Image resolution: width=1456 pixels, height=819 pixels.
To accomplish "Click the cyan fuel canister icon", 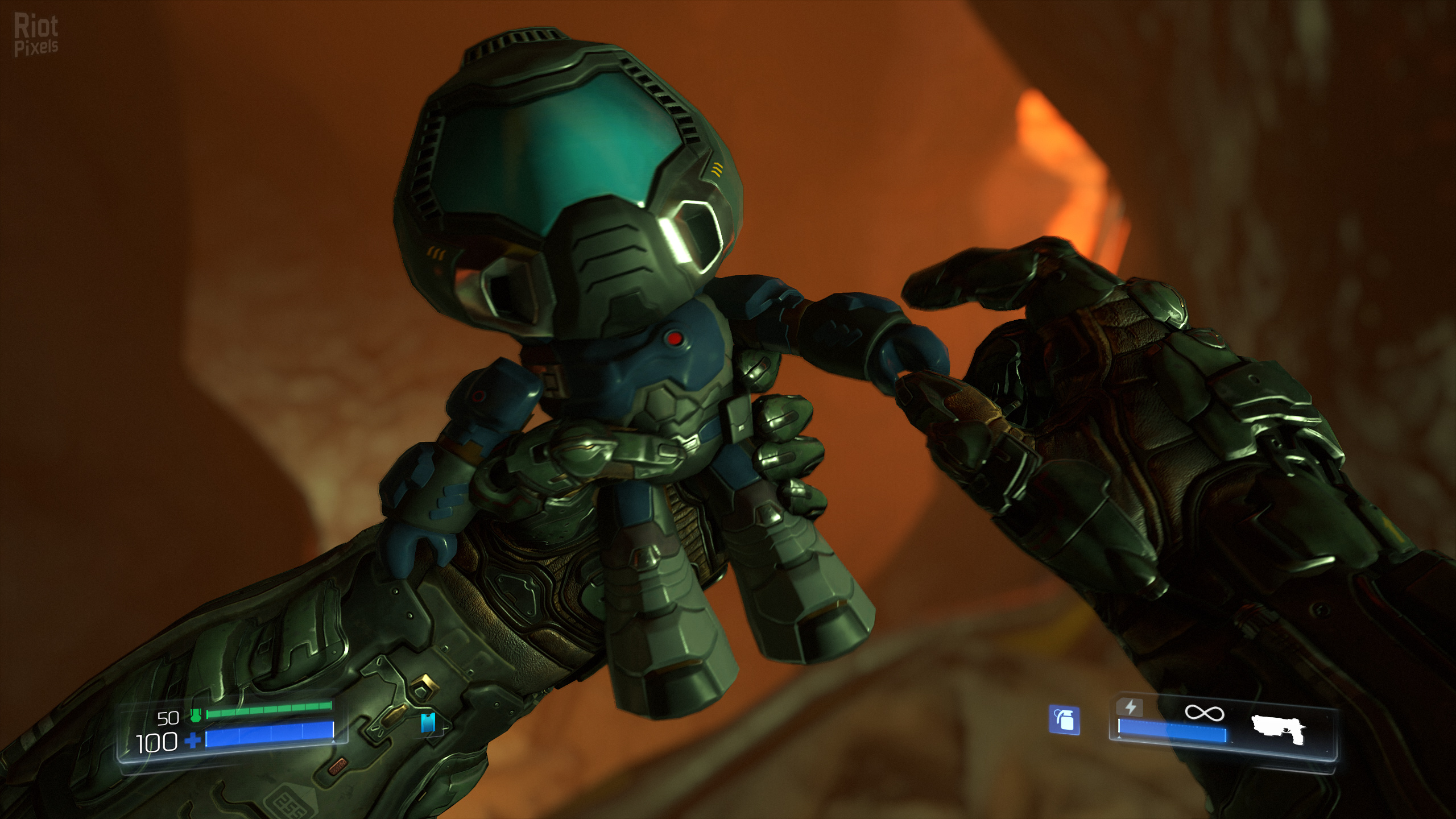I will (429, 722).
